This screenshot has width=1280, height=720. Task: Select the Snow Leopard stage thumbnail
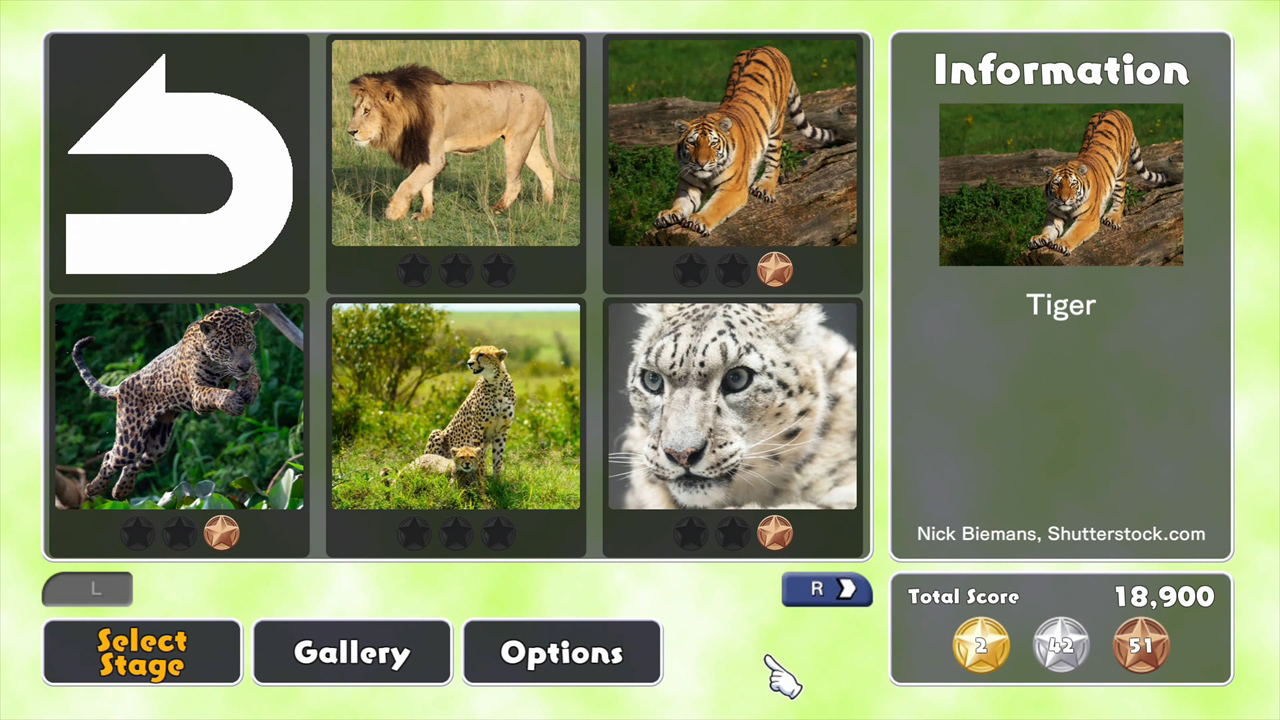(x=733, y=405)
